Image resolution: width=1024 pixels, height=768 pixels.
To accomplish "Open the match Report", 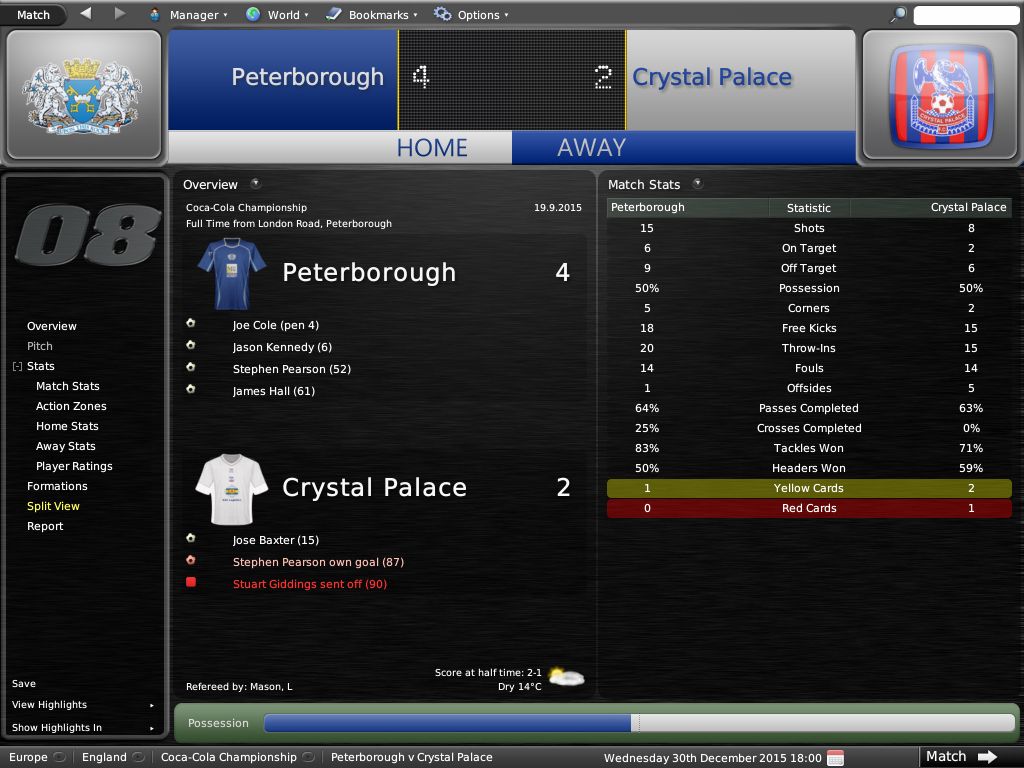I will [45, 526].
